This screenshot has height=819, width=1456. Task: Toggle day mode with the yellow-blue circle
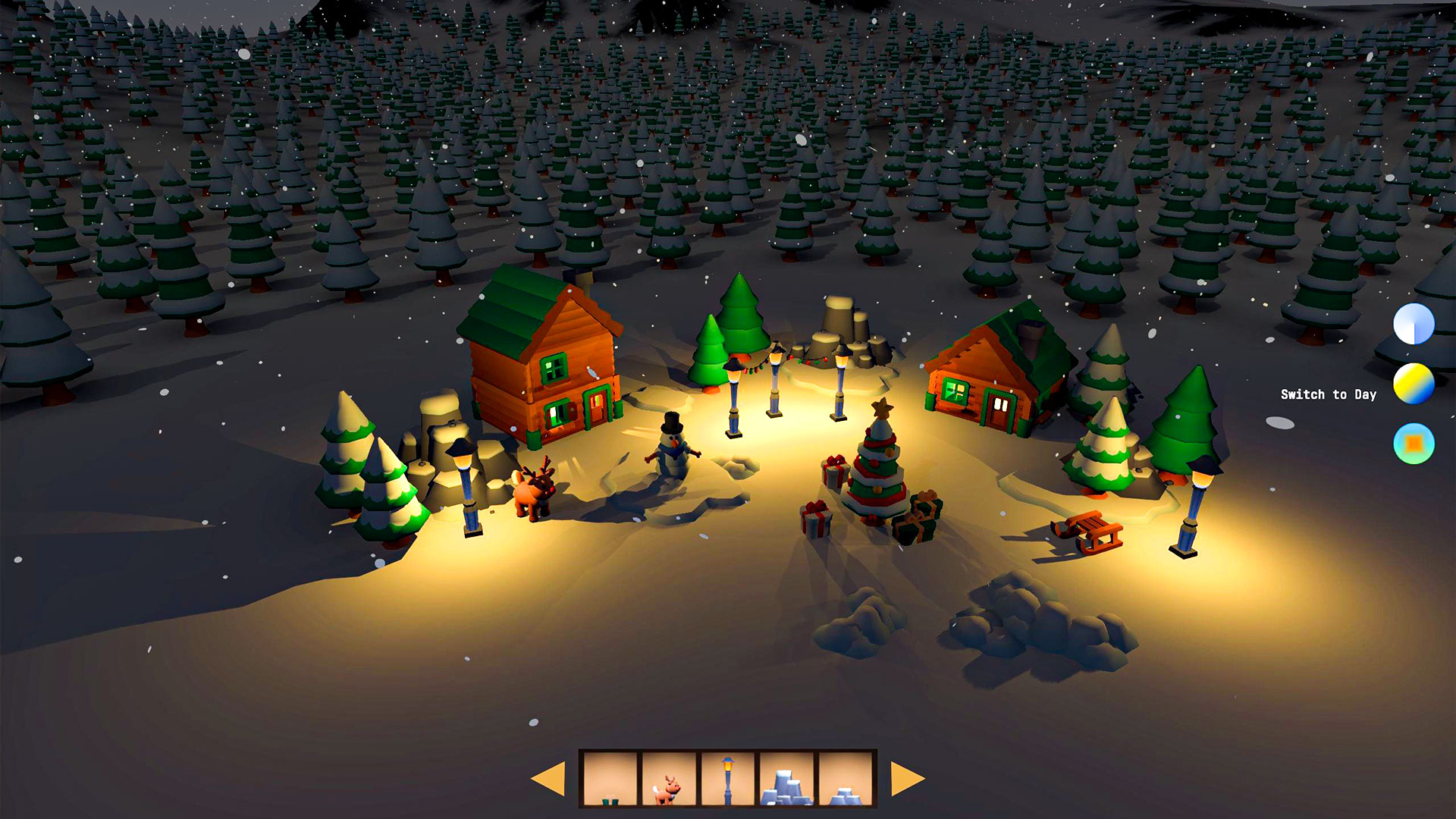click(x=1414, y=384)
